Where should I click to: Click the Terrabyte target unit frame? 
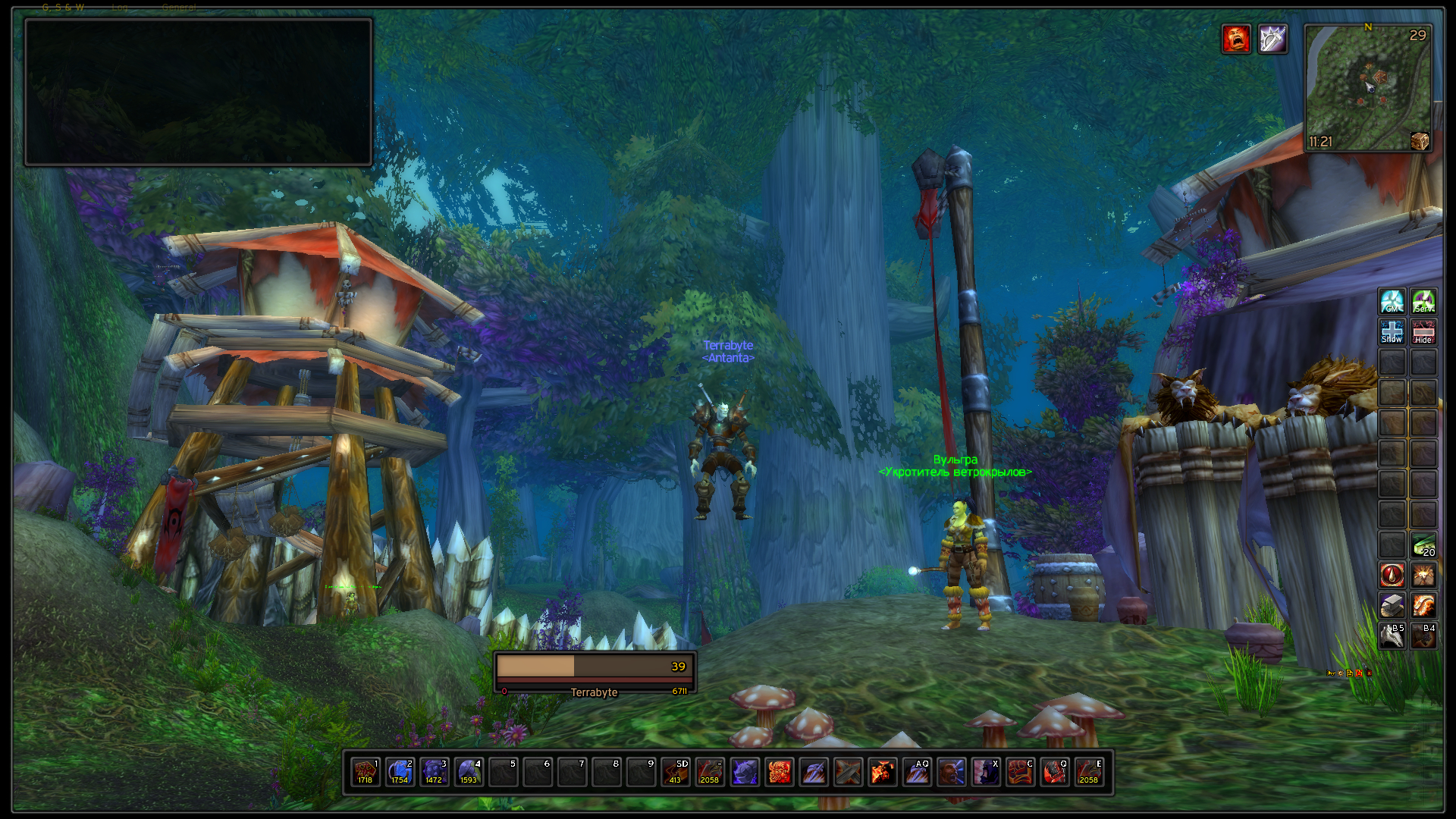tap(595, 673)
